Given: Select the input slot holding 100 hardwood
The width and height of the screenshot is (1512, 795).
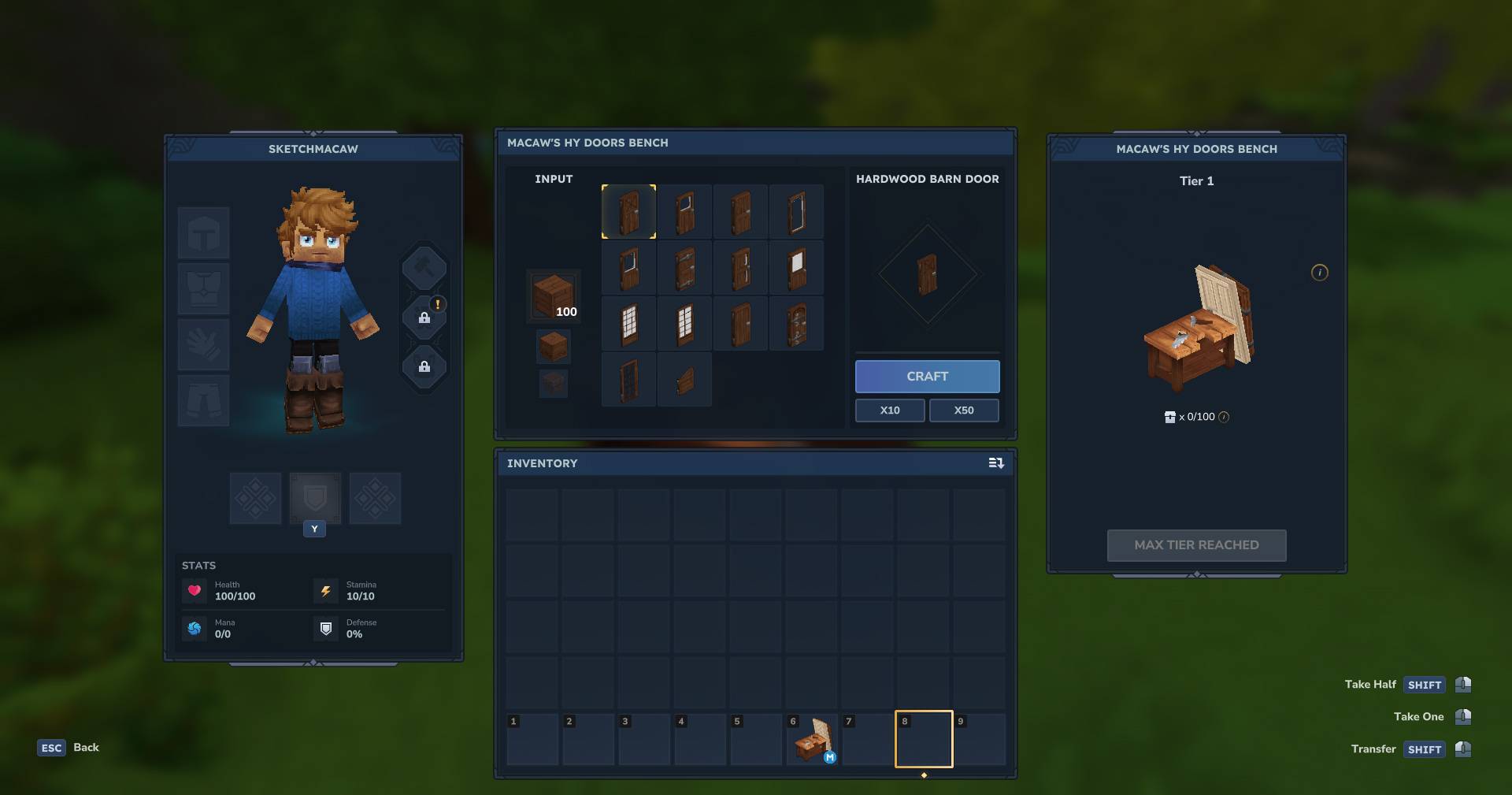Looking at the screenshot, I should tap(554, 296).
